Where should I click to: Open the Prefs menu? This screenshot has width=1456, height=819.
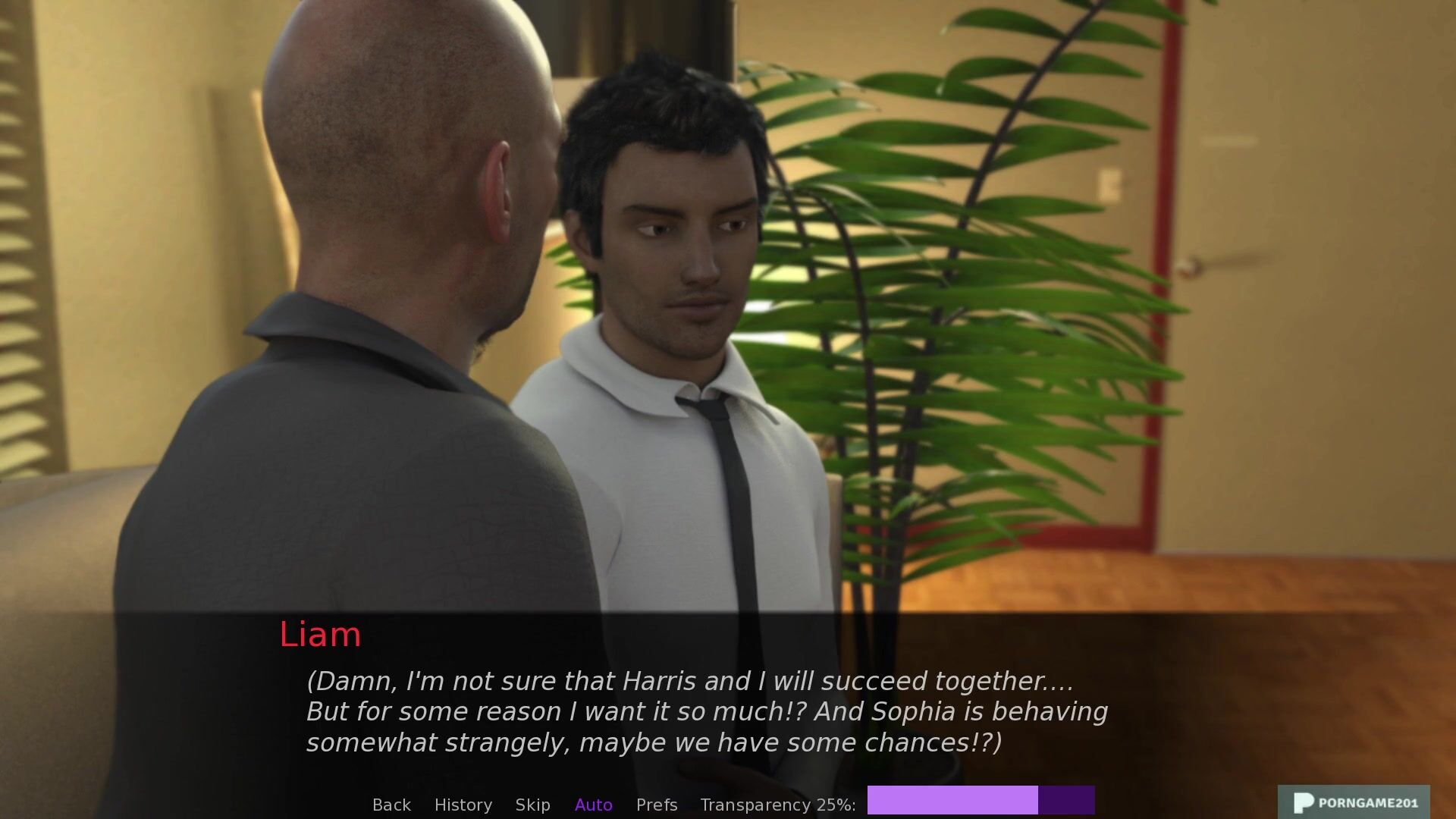coord(657,805)
